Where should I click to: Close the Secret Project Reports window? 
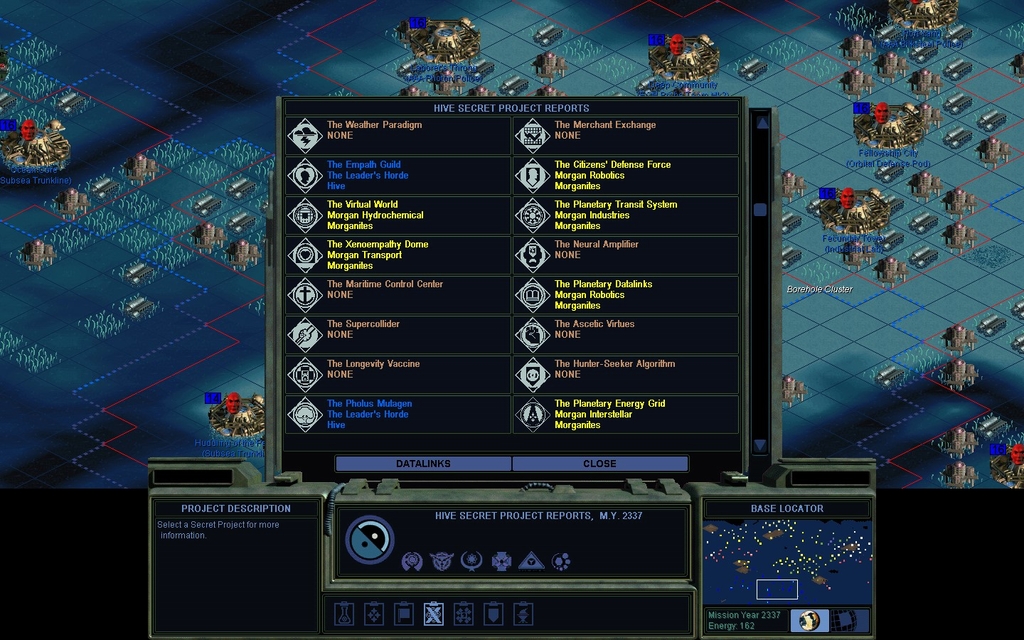point(600,464)
